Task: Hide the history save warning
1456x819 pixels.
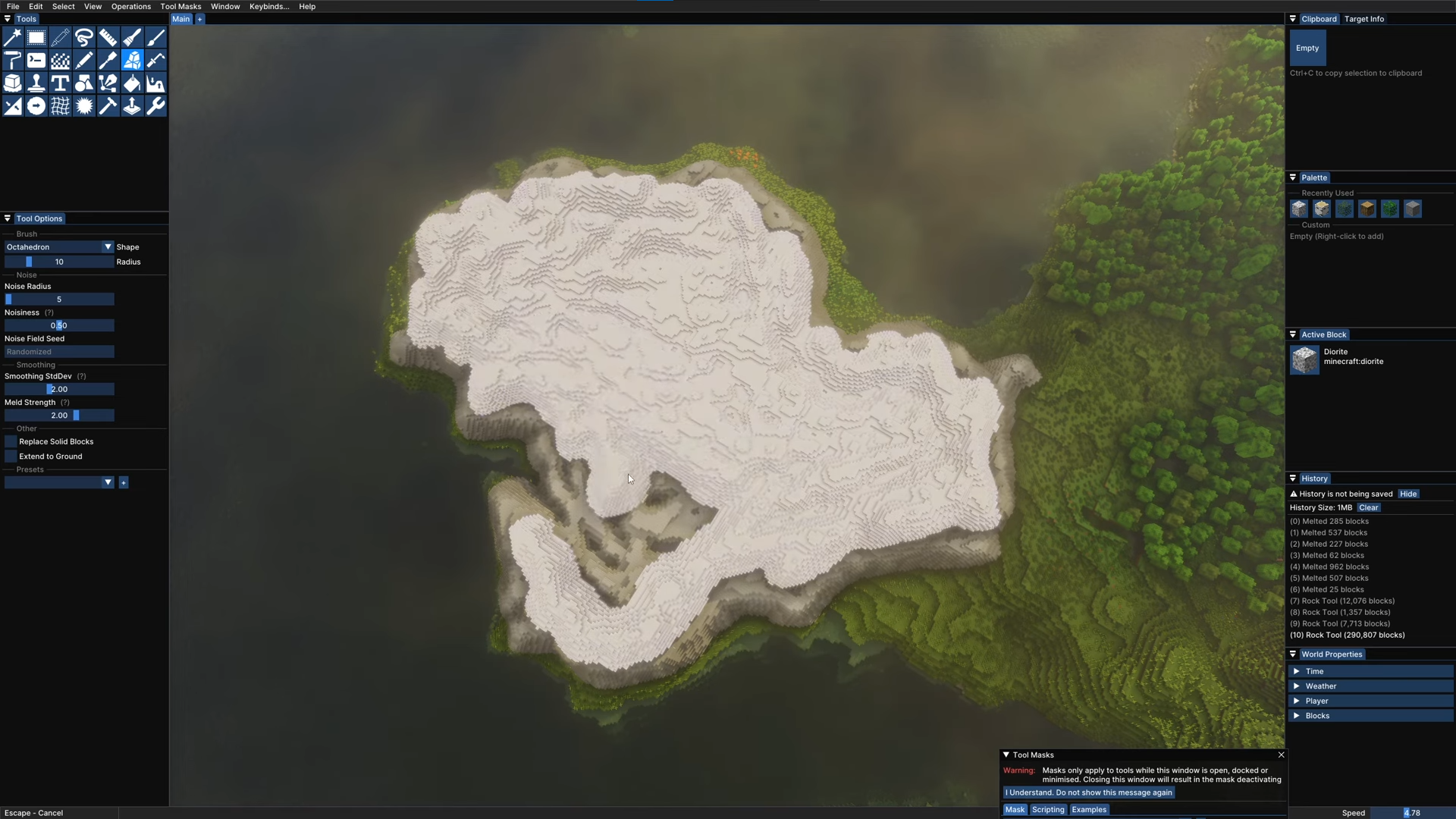Action: 1408,494
